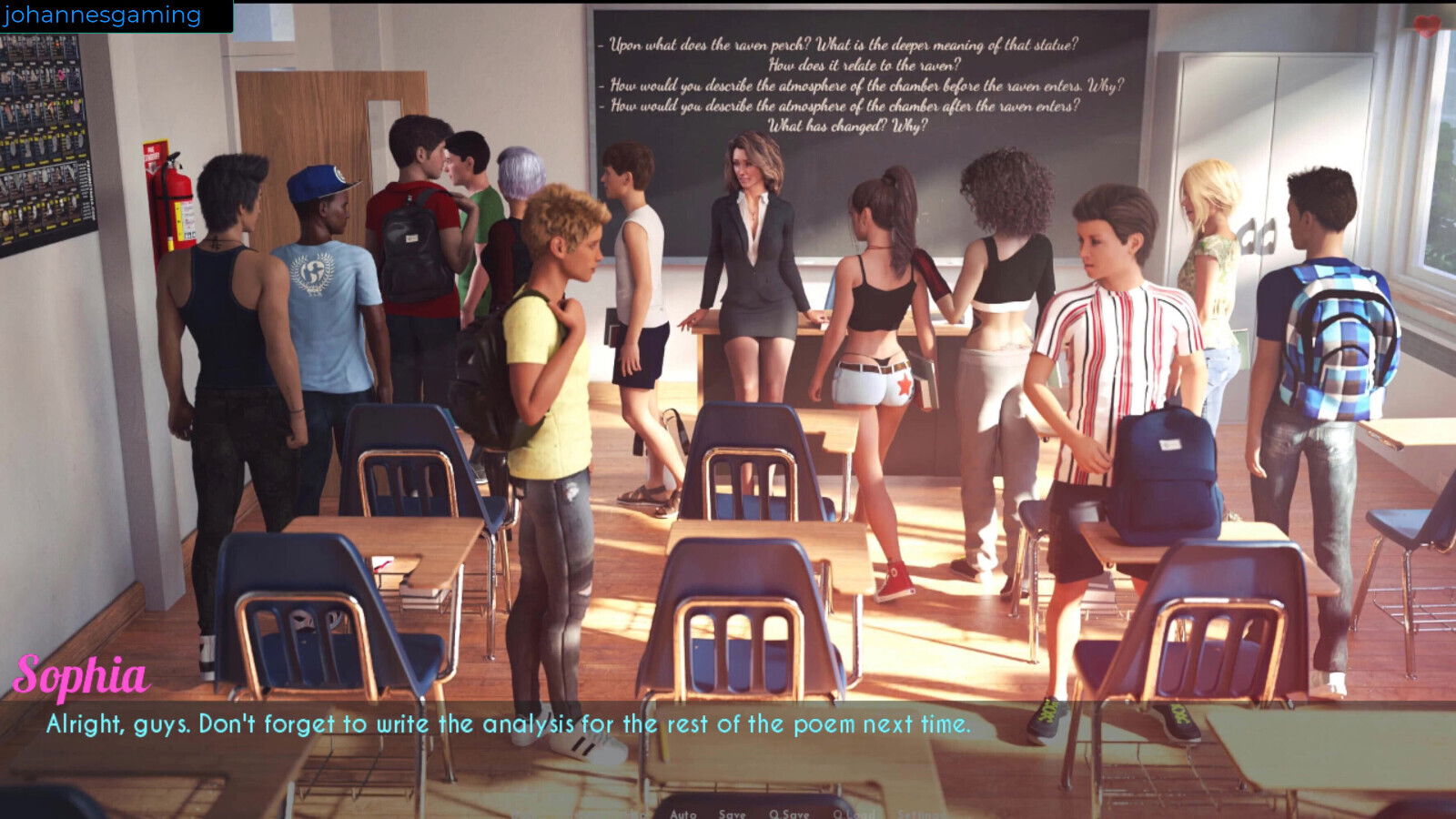The image size is (1456, 819).
Task: Quick load with the Q.Load button
Action: click(854, 814)
